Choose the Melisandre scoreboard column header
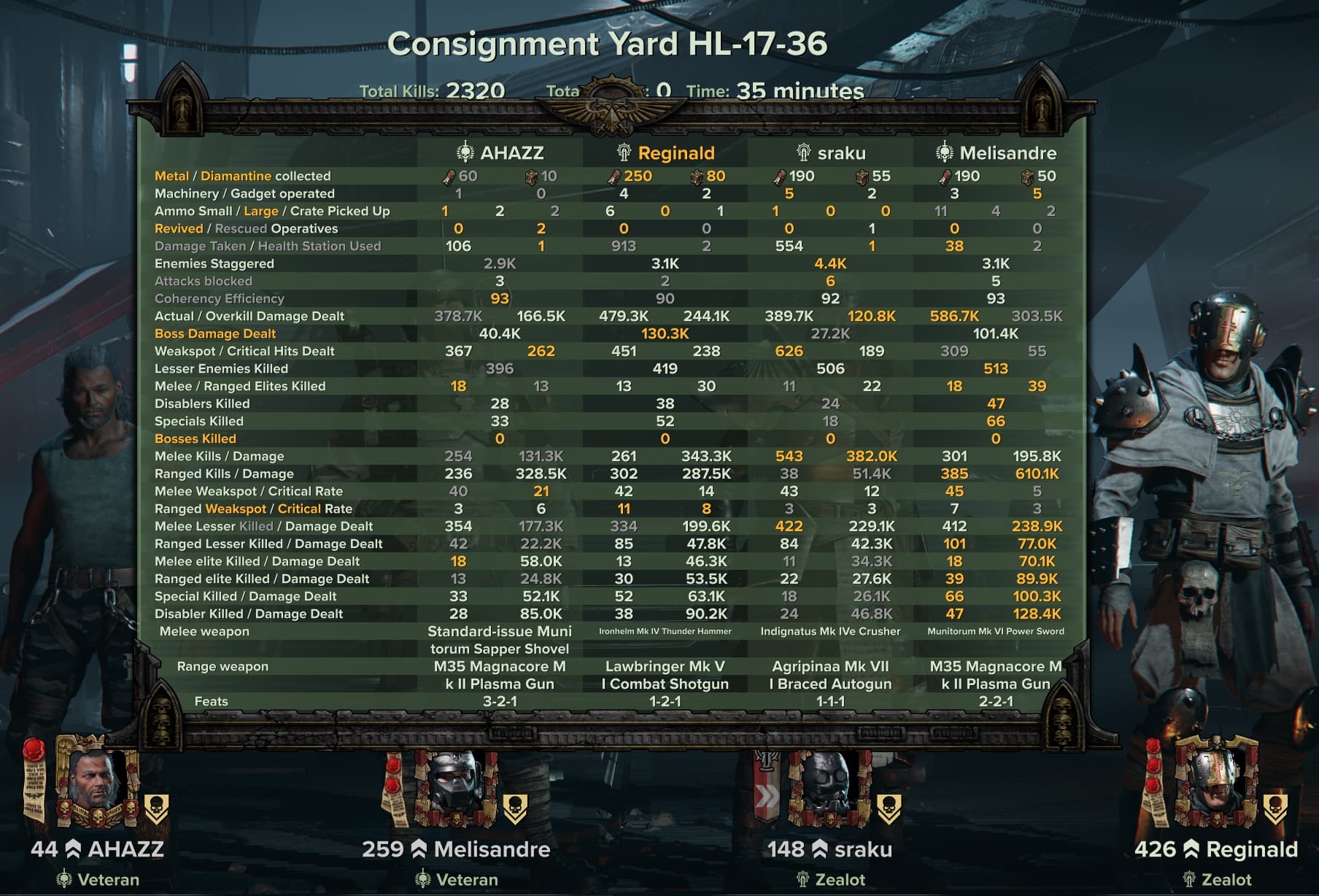 (x=996, y=152)
